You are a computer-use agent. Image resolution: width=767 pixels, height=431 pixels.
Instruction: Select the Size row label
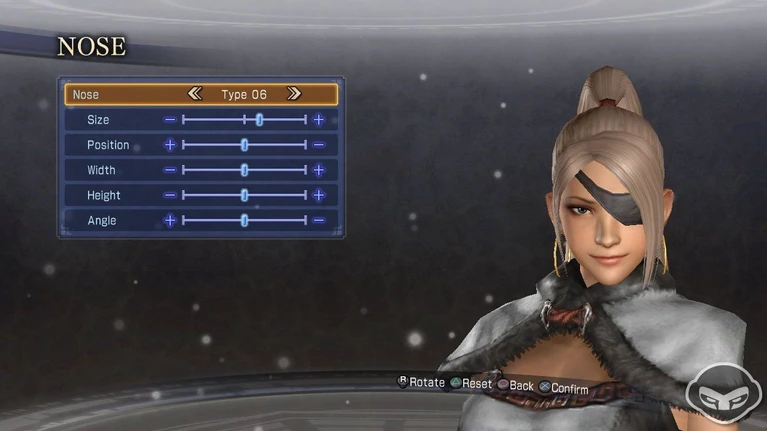click(x=98, y=120)
